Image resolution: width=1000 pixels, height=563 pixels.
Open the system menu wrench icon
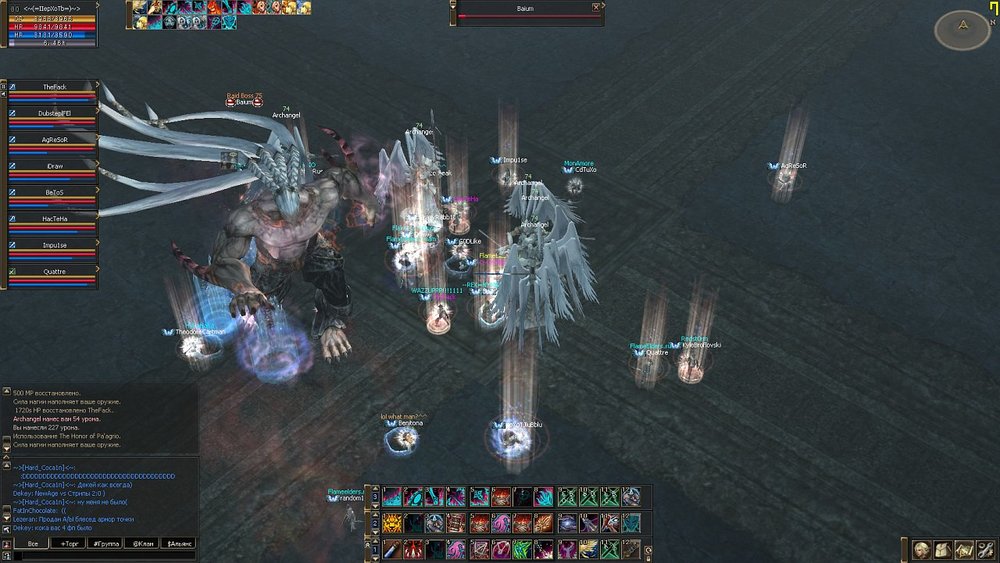click(x=985, y=549)
